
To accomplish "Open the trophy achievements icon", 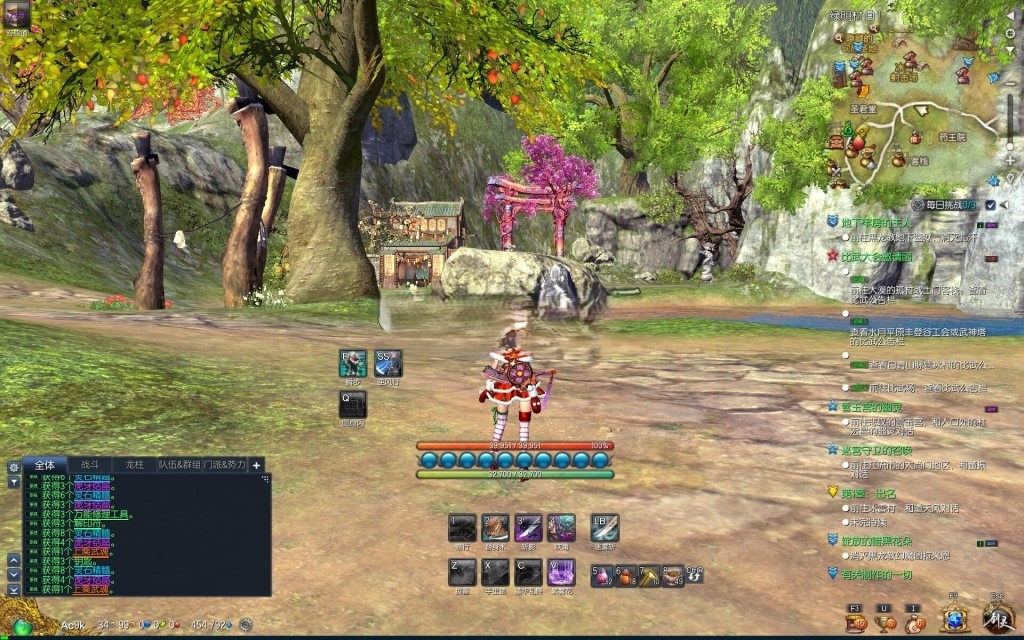I will (x=885, y=623).
